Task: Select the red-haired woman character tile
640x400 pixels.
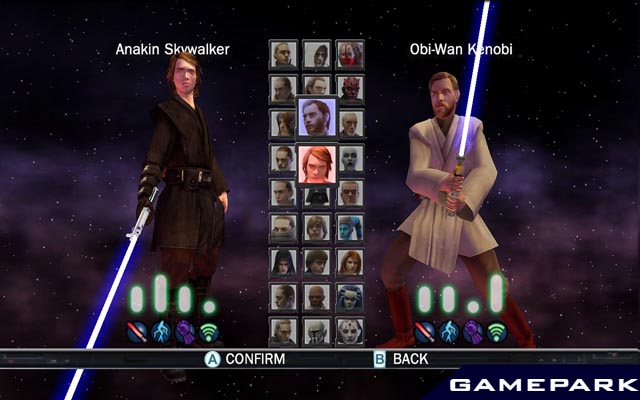Action: [x=349, y=262]
